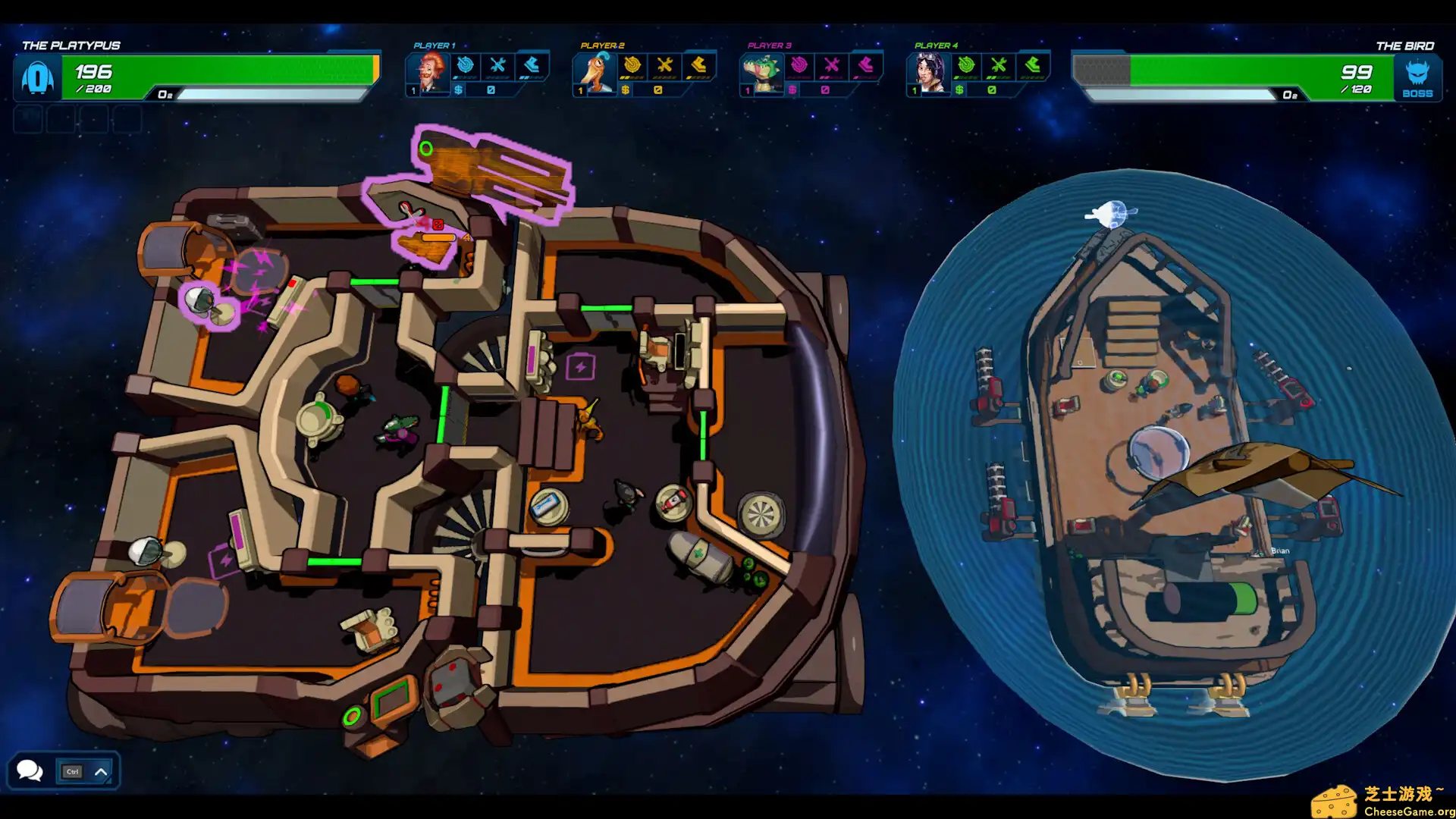Image resolution: width=1456 pixels, height=819 pixels.
Task: Select Player 4's goggles pilot portrait
Action: pyautogui.click(x=928, y=73)
